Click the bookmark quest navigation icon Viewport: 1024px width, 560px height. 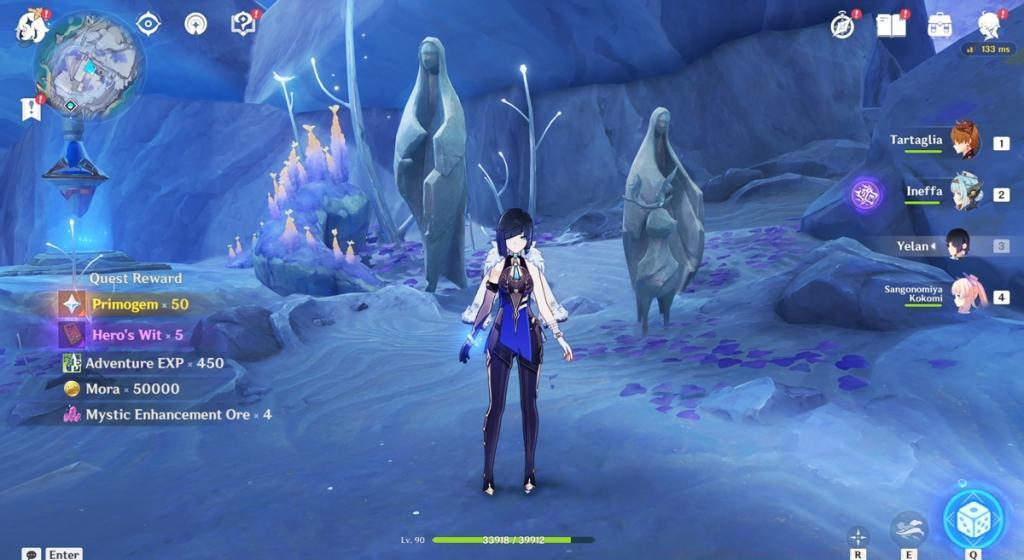30,109
